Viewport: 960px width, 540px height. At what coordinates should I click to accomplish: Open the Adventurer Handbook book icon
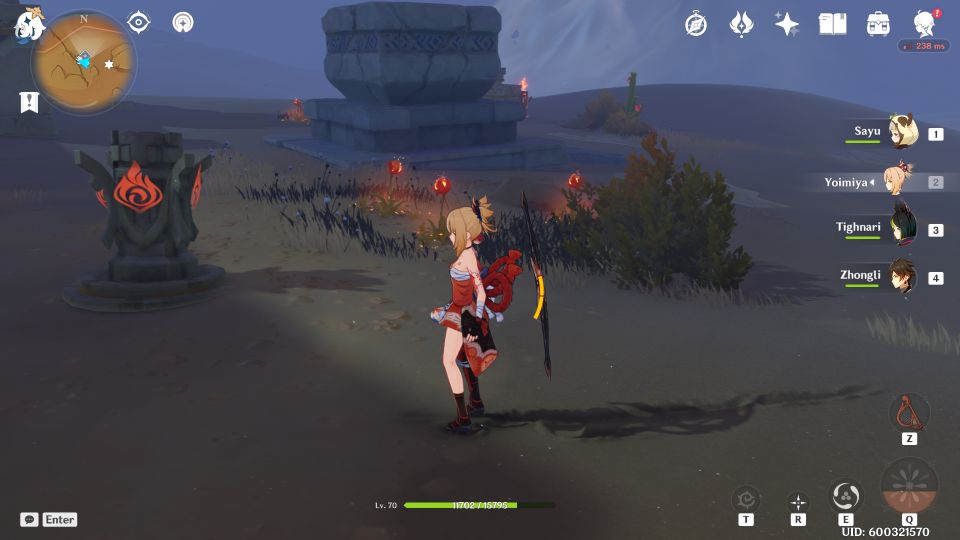[x=832, y=24]
